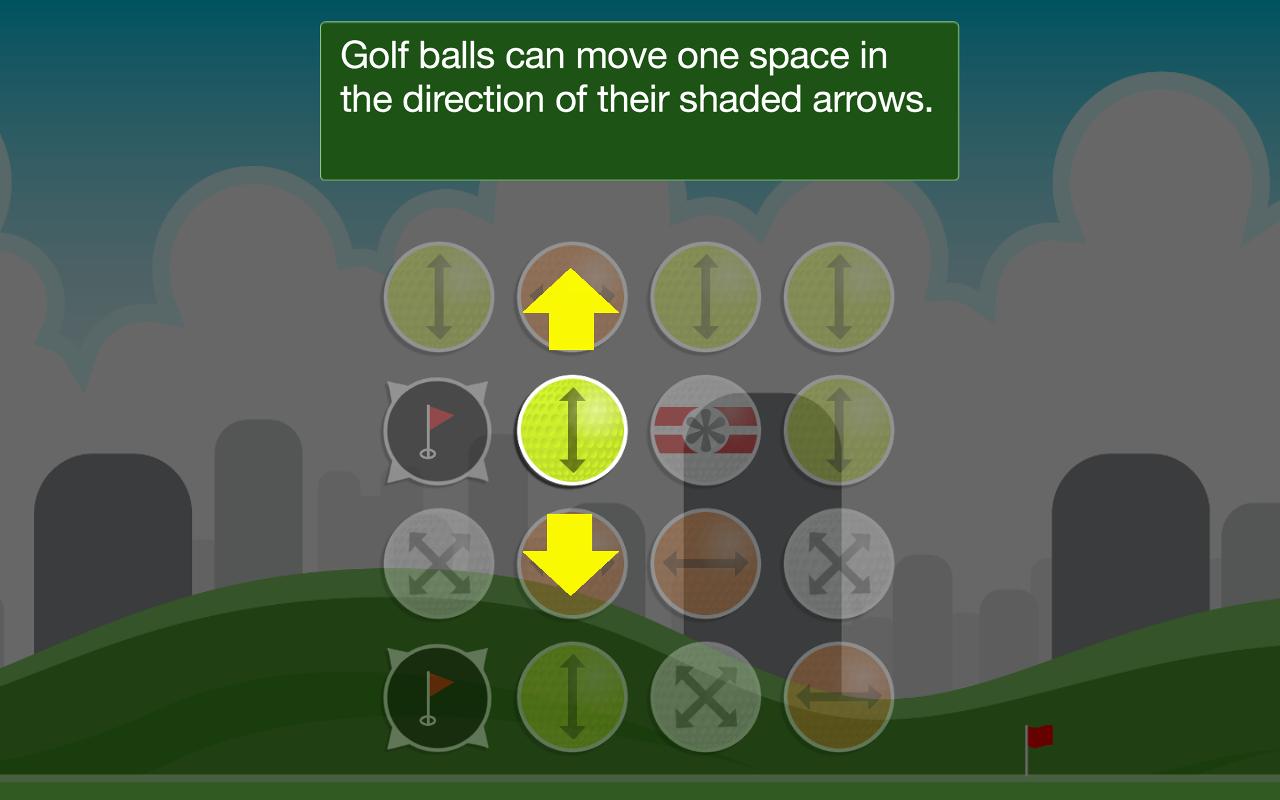
Task: Select the brown horizontal-arrow ball in third row
Action: coord(705,563)
